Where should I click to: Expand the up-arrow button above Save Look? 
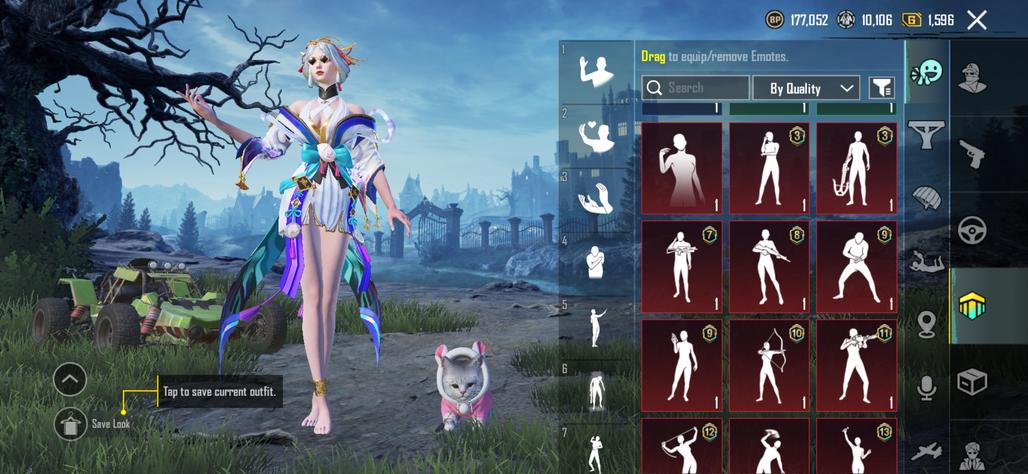[x=70, y=379]
